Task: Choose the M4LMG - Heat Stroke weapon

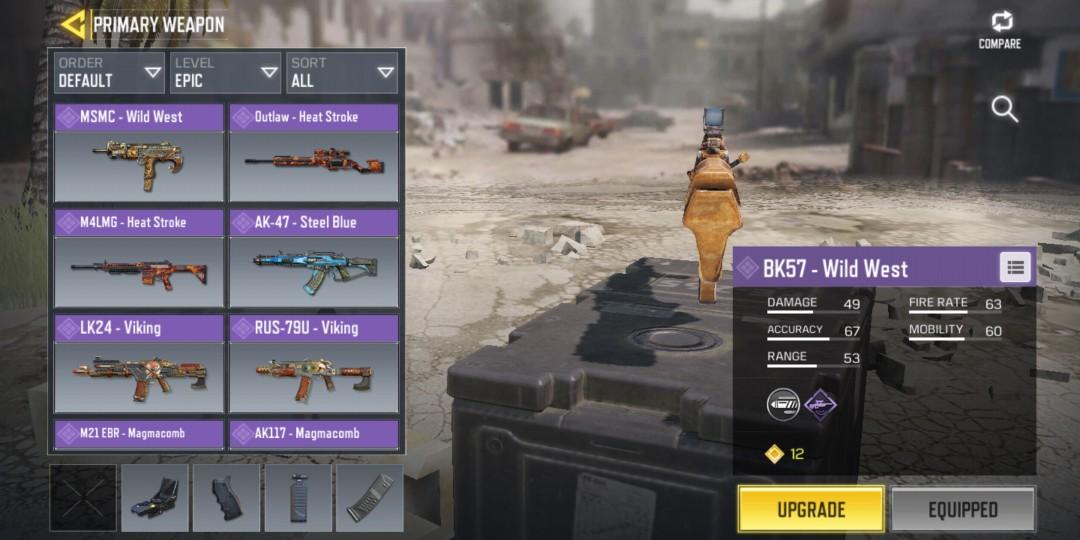Action: coord(139,258)
